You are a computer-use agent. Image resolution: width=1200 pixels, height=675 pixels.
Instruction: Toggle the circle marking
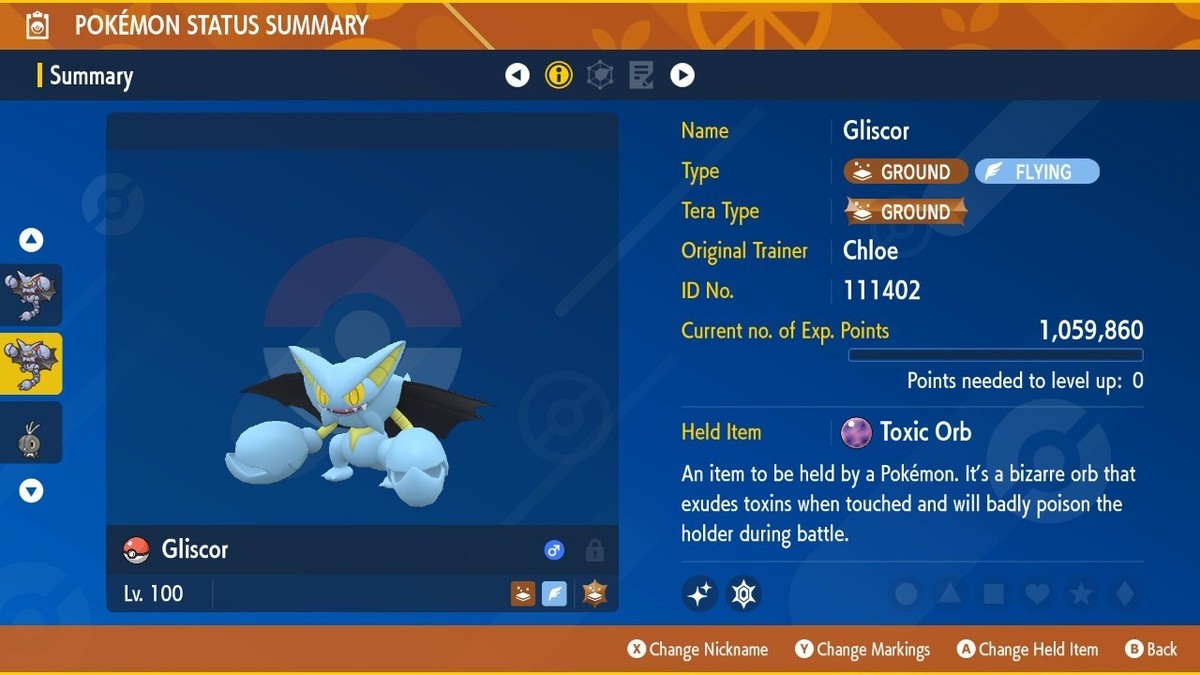906,594
